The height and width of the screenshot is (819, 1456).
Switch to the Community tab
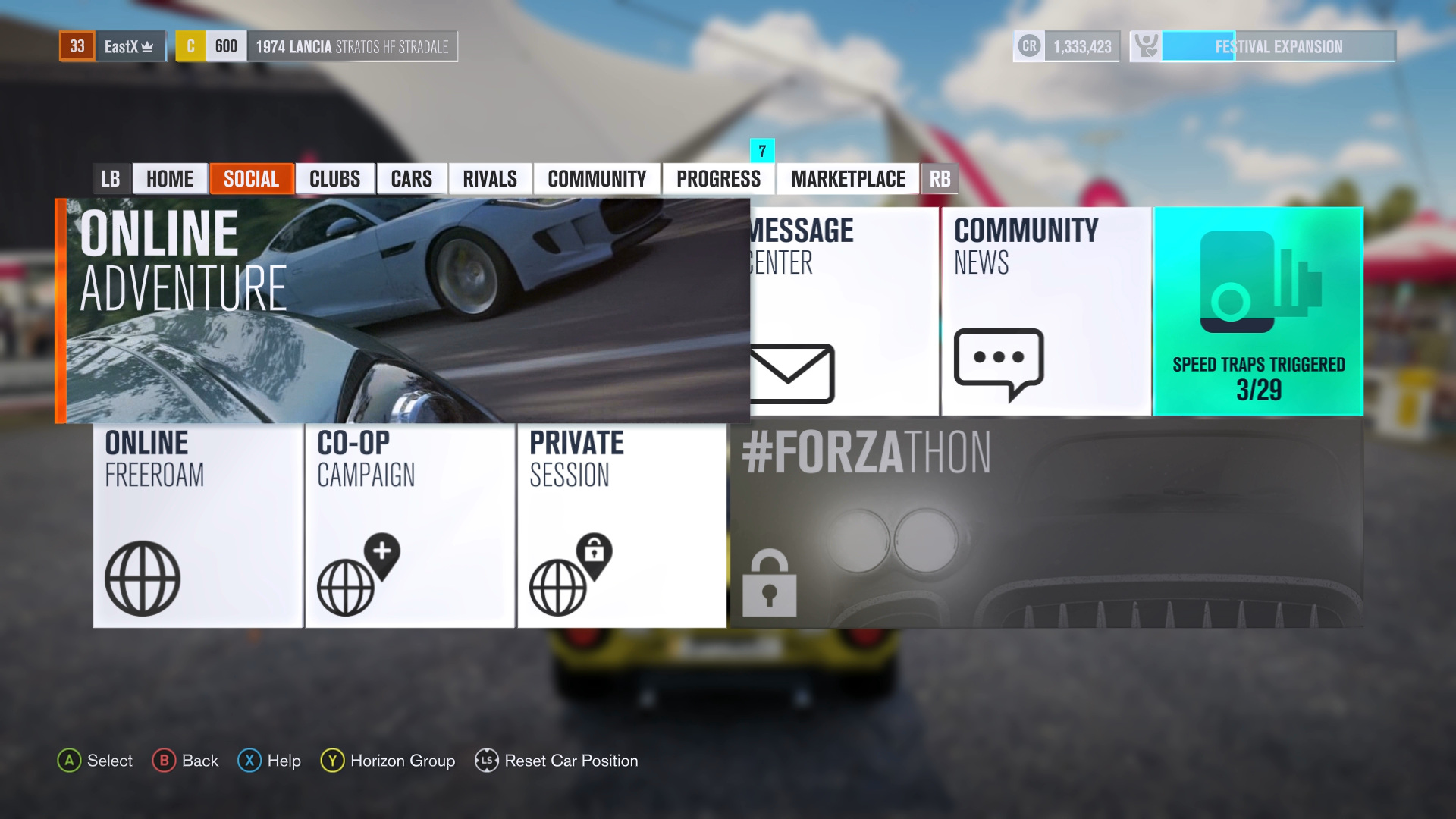coord(597,179)
